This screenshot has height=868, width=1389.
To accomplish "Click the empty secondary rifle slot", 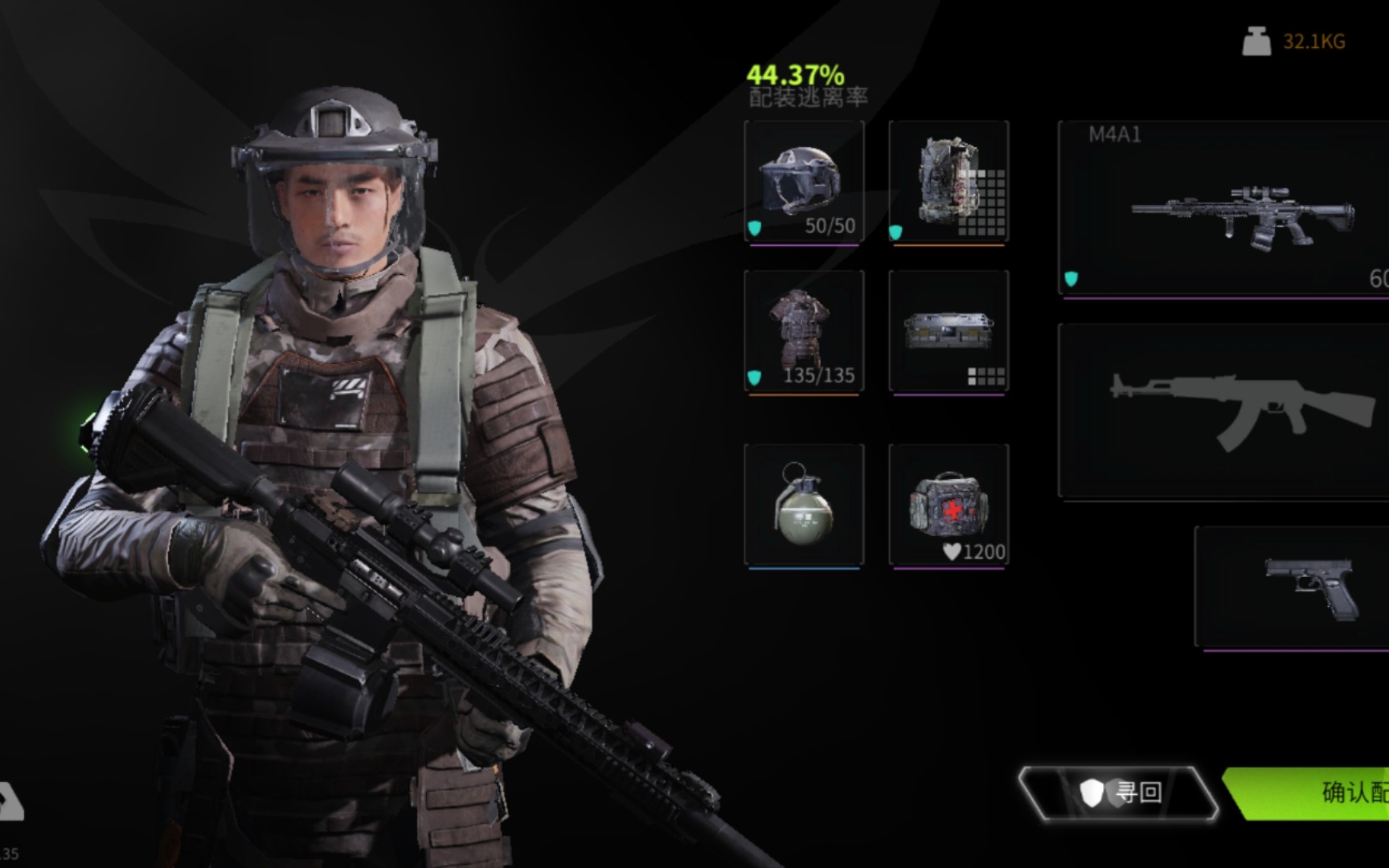I will [x=1223, y=411].
